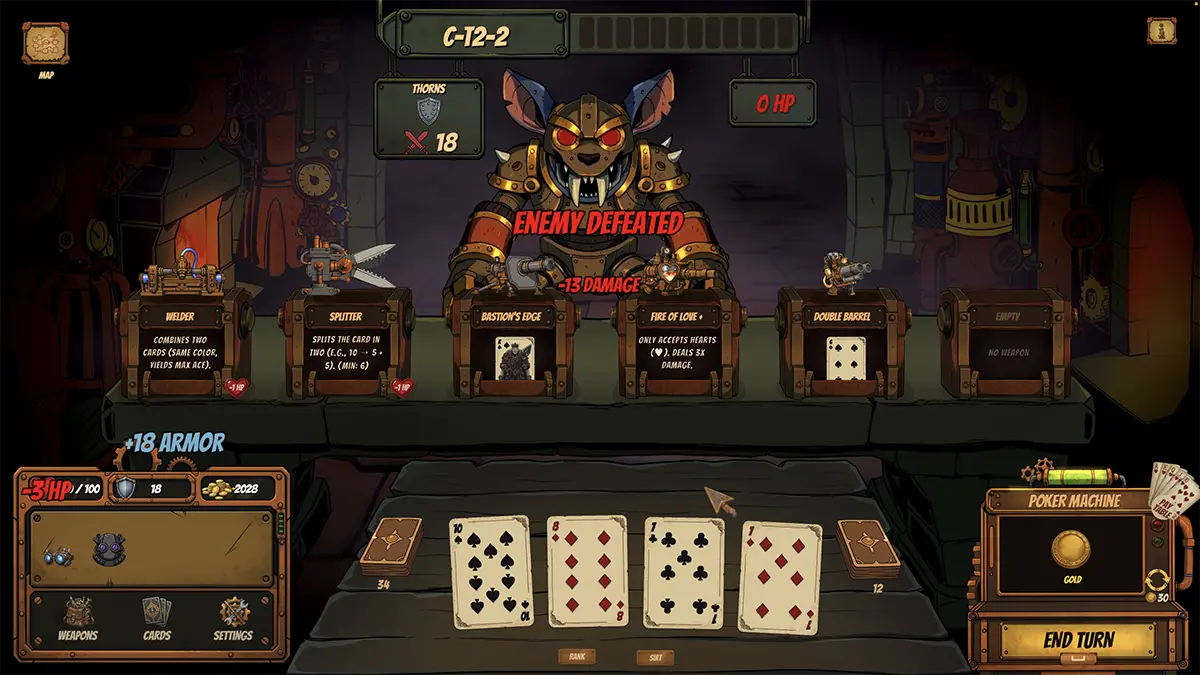Open the Cards deck view
1200x675 pixels.
click(x=156, y=618)
